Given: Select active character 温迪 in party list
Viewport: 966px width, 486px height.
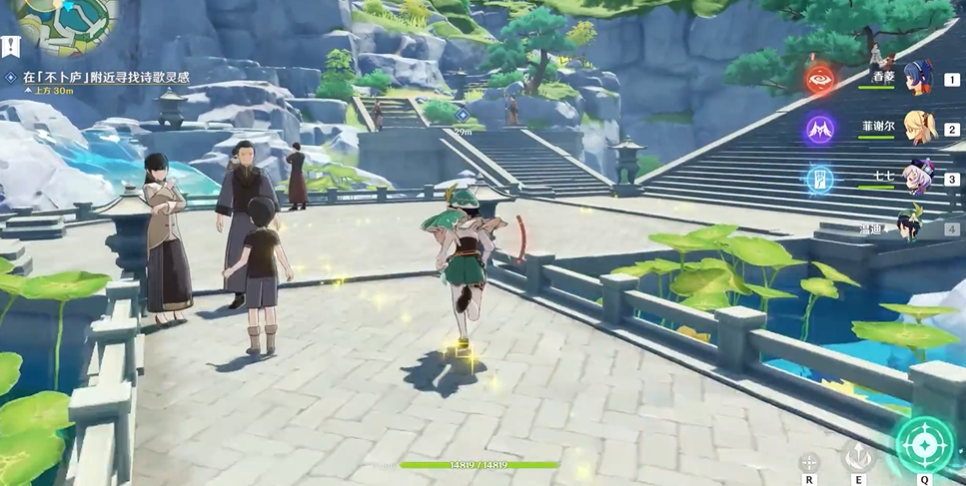Looking at the screenshot, I should tap(912, 226).
